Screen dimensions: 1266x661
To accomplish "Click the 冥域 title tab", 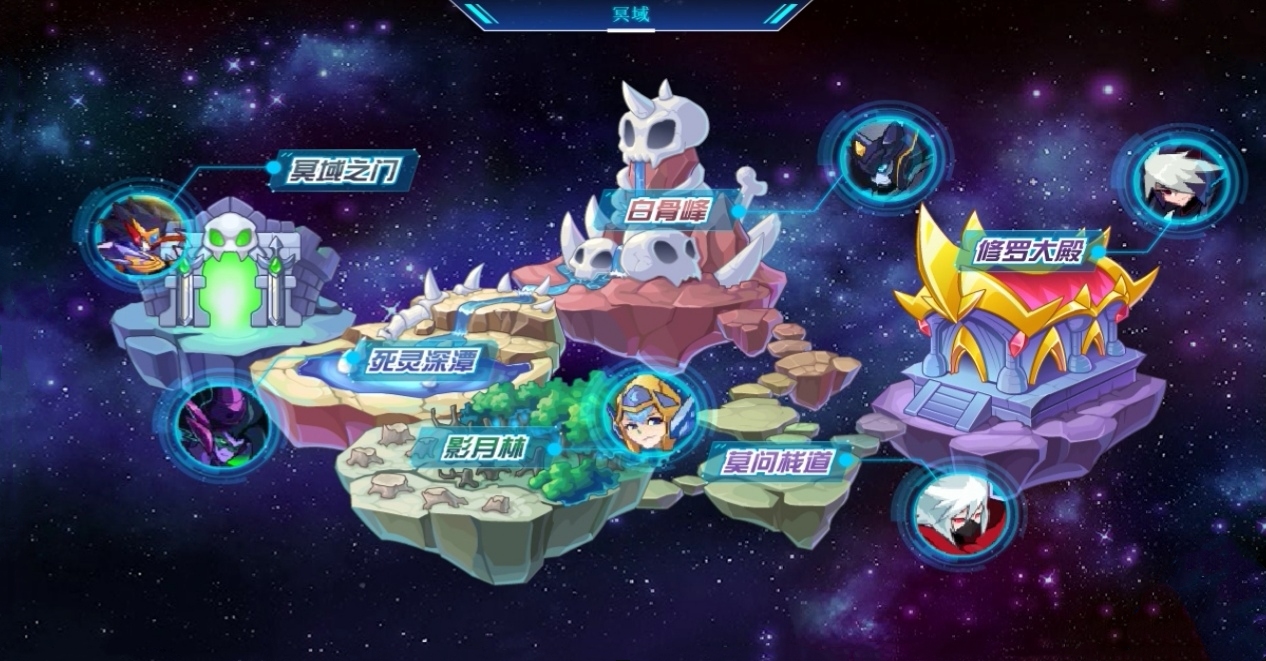I will click(630, 14).
